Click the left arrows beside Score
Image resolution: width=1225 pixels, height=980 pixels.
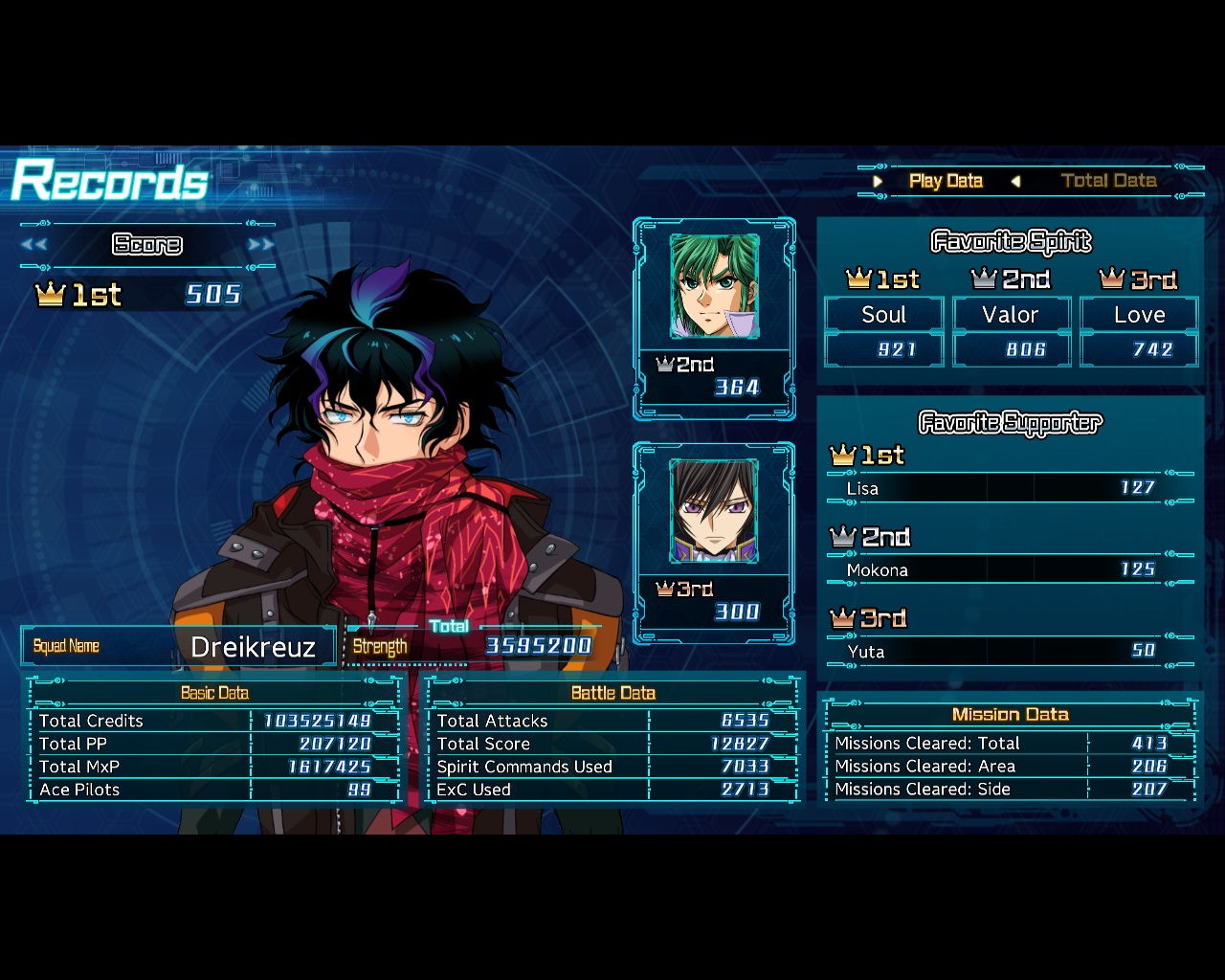tap(34, 244)
